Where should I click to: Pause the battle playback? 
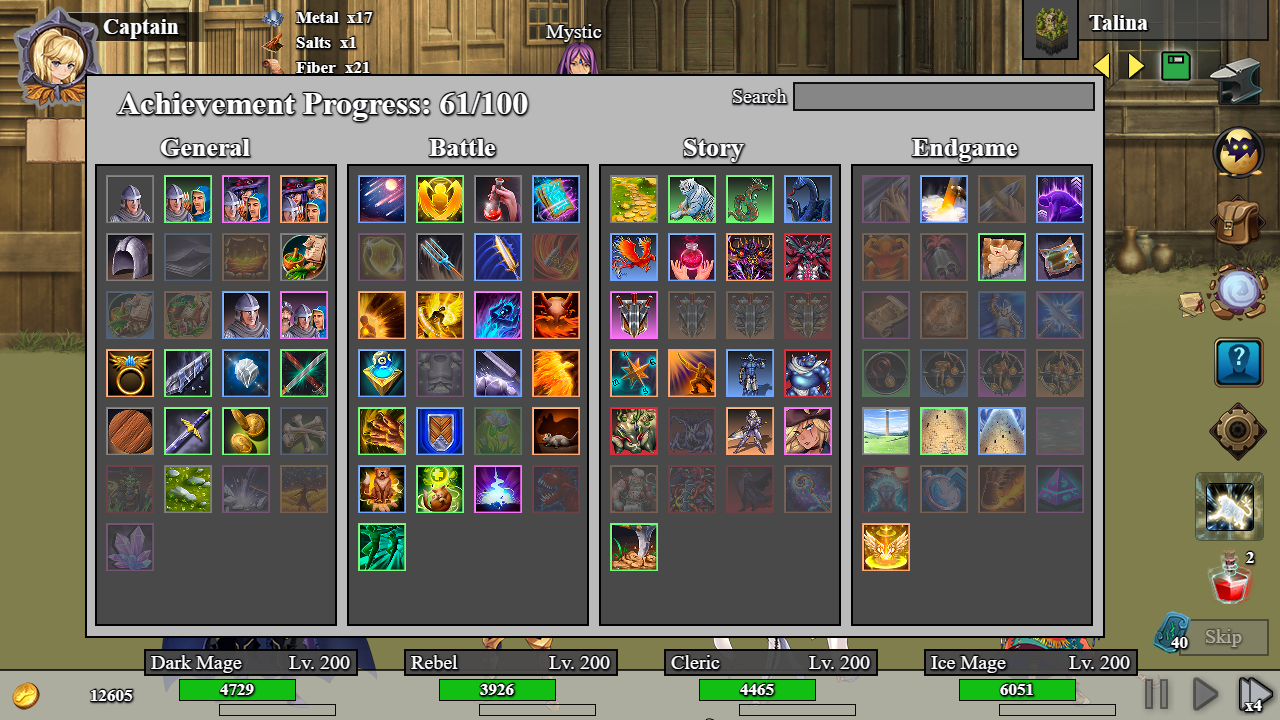pyautogui.click(x=1156, y=694)
